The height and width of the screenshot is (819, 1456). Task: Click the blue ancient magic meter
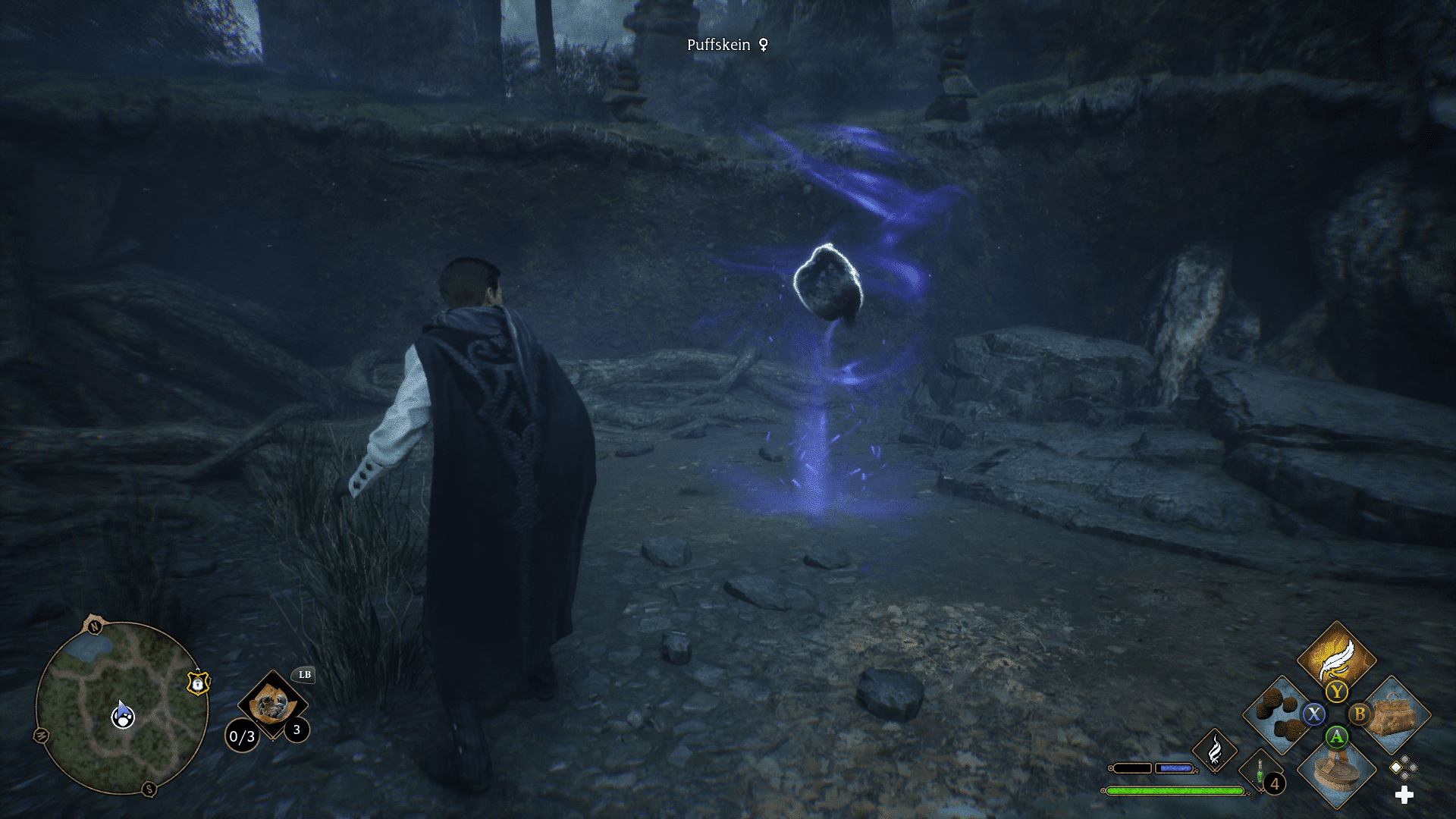pyautogui.click(x=1175, y=768)
